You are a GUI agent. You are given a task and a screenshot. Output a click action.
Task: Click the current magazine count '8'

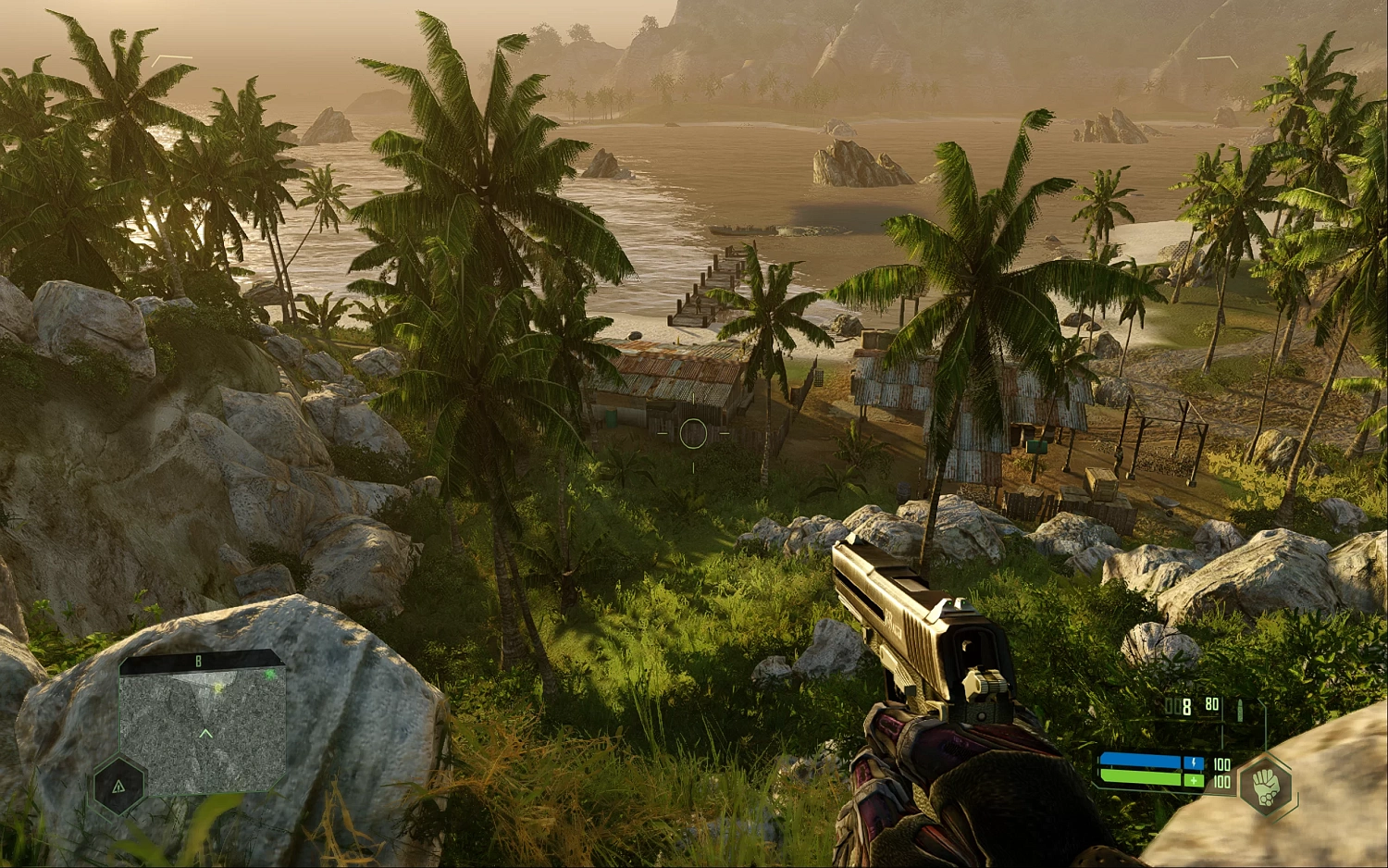click(1187, 707)
